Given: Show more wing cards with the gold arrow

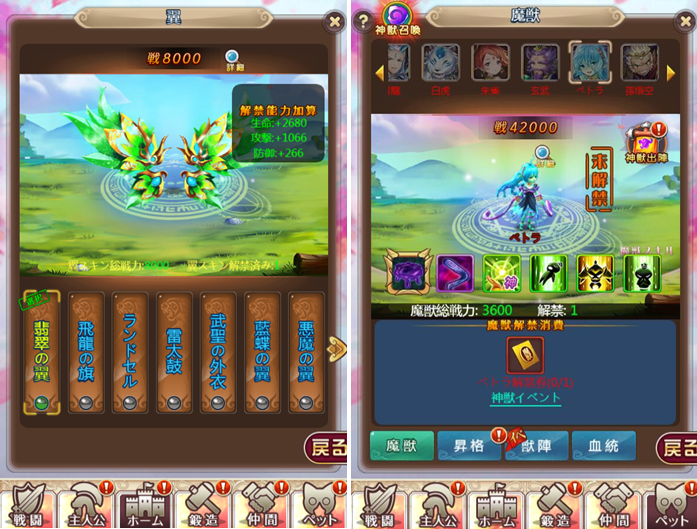Looking at the screenshot, I should pos(336,348).
